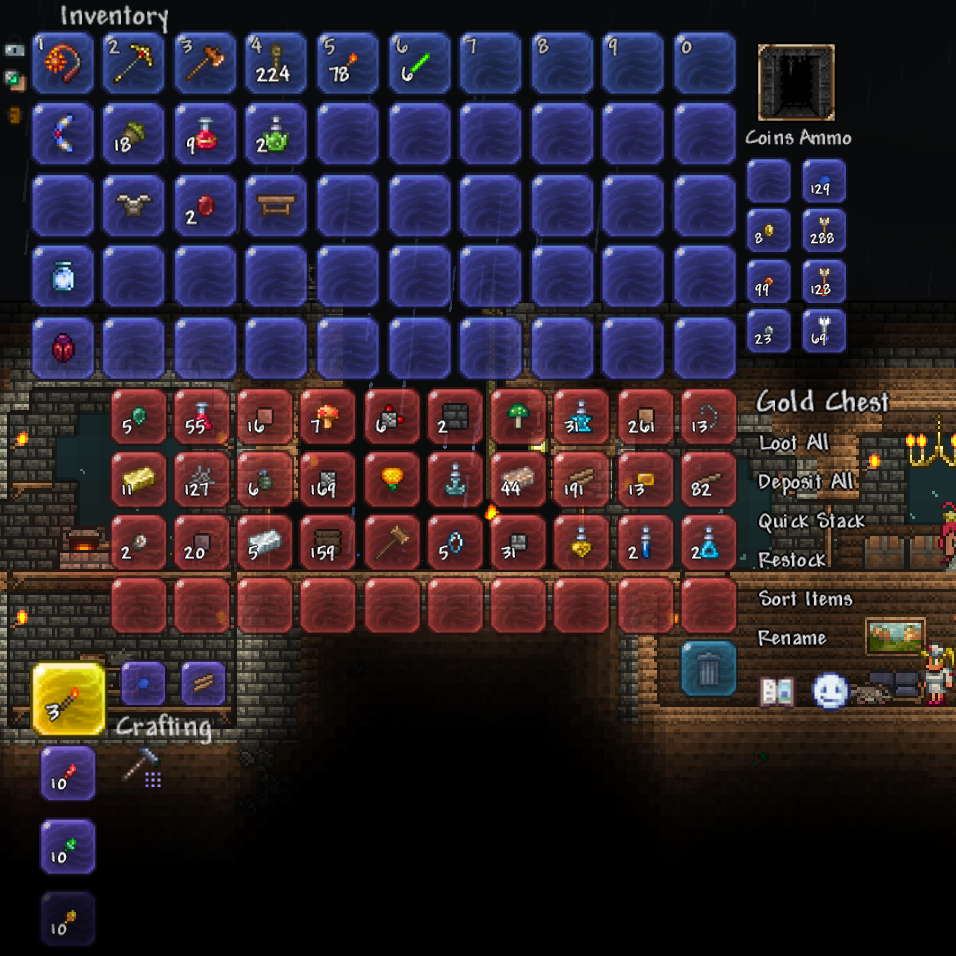Grab the orange mushroom stack in the chest
The height and width of the screenshot is (956, 956).
(x=327, y=416)
